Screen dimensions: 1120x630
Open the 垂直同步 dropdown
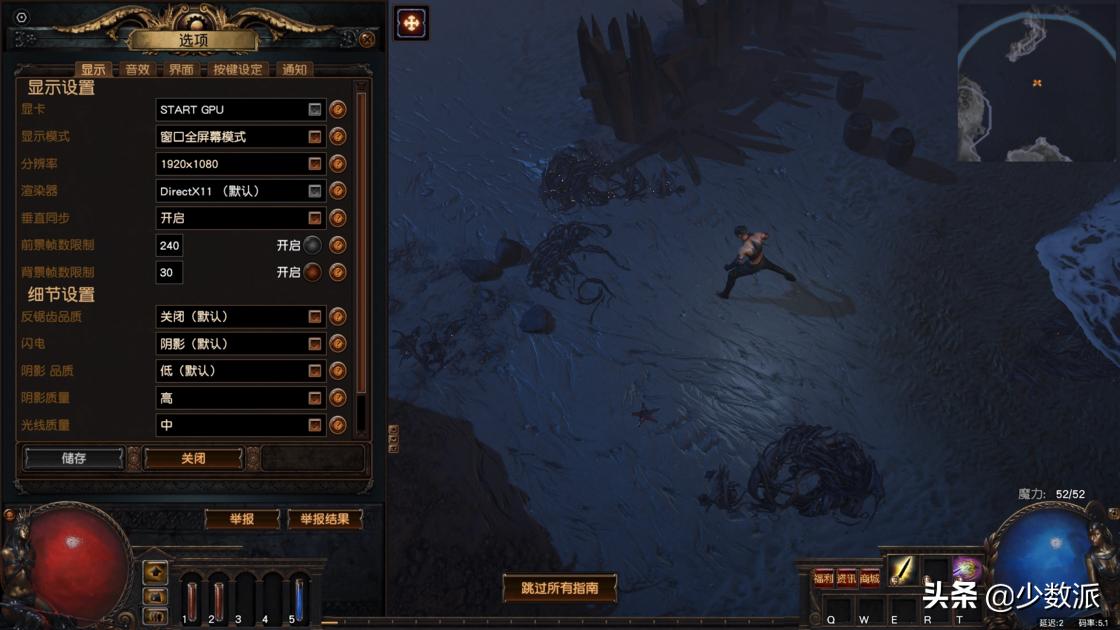coord(241,218)
